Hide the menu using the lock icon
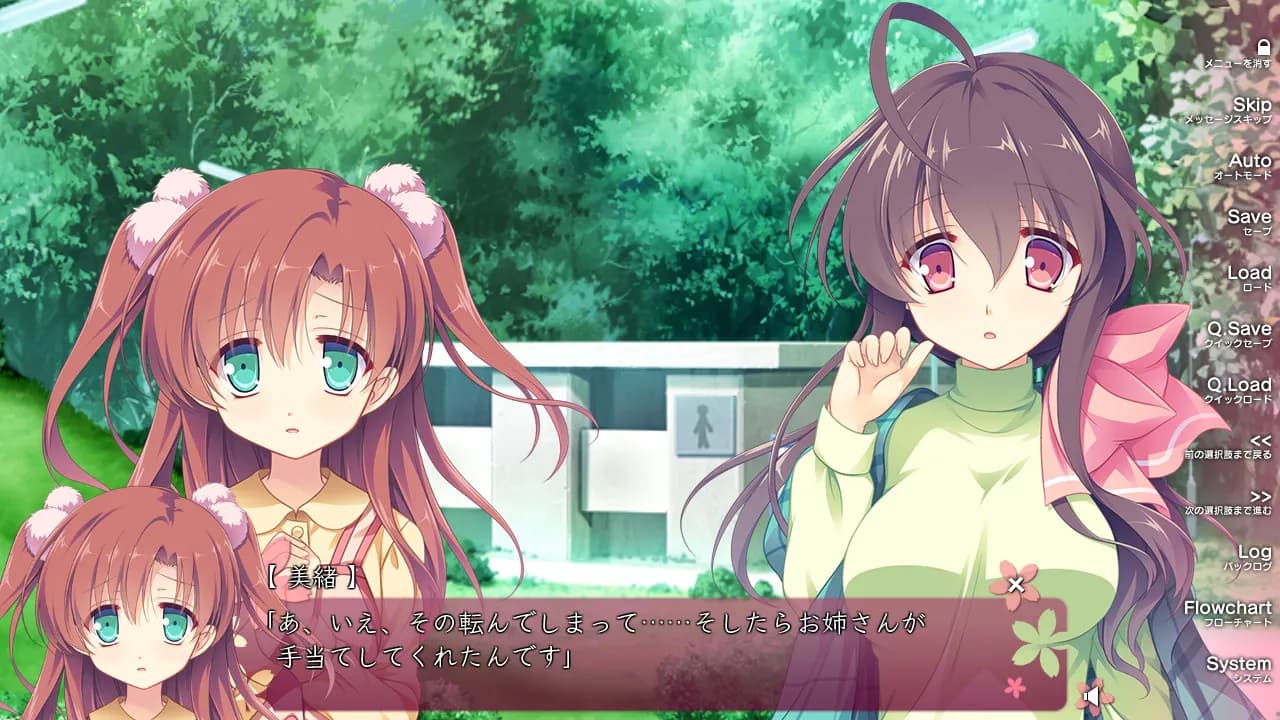1280x720 pixels. click(x=1266, y=47)
